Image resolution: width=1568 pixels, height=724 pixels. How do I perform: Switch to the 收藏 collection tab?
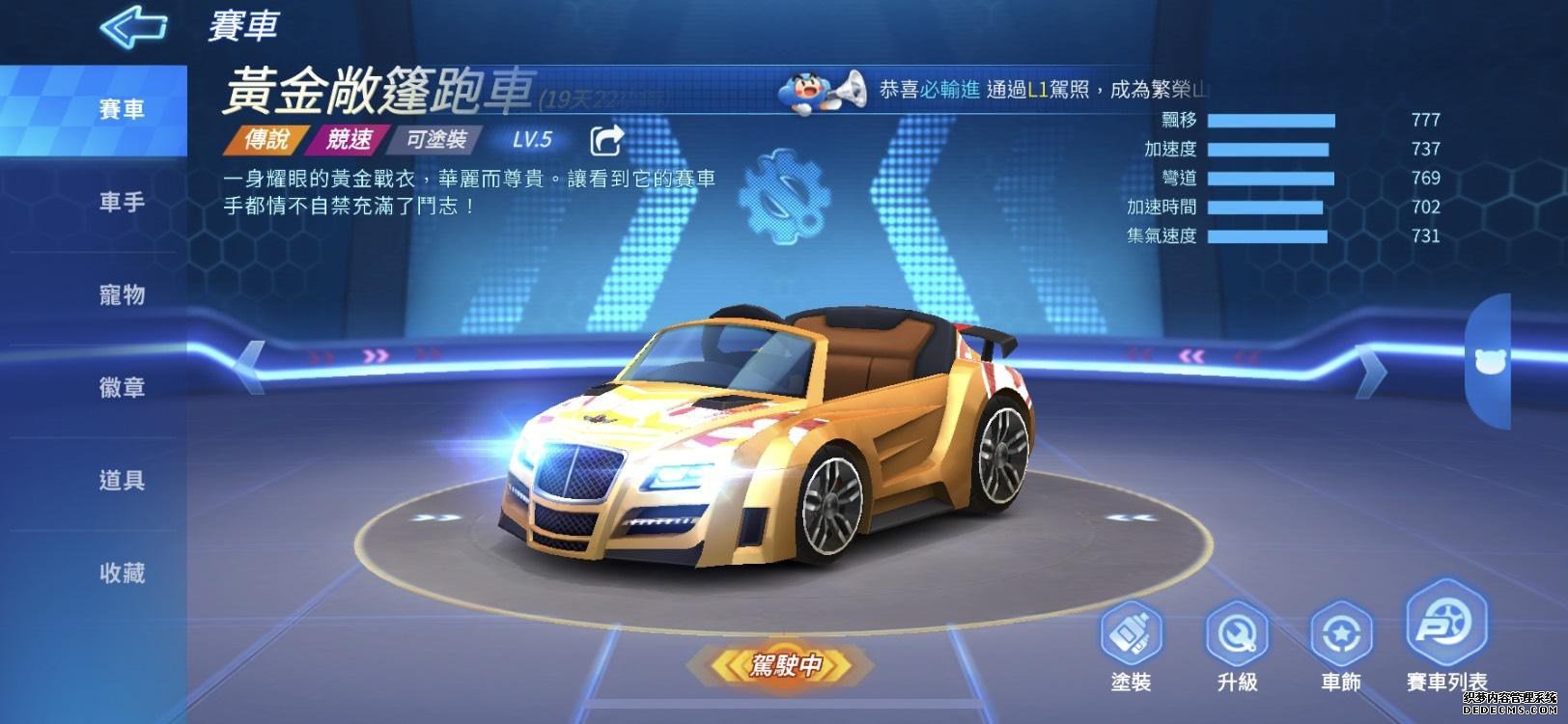[120, 572]
